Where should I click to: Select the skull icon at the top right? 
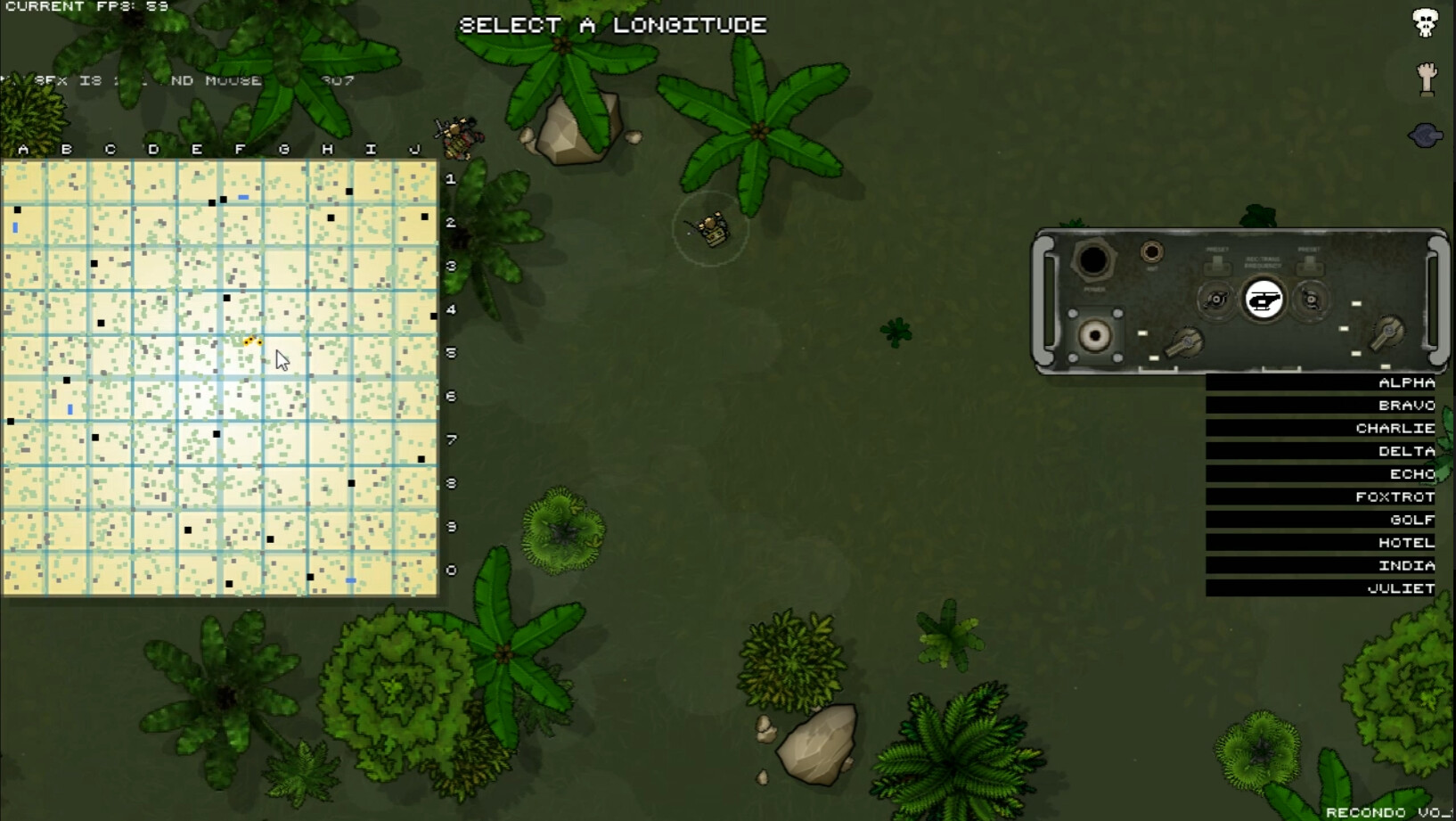[1424, 22]
